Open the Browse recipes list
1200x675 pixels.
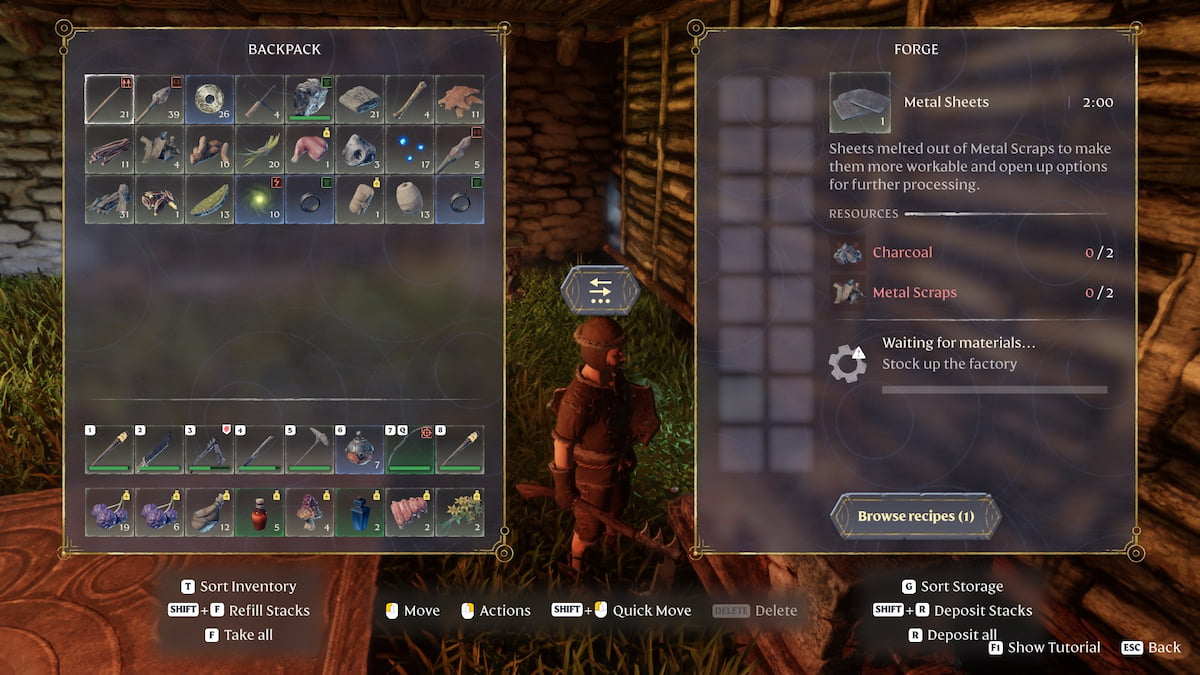[x=915, y=516]
